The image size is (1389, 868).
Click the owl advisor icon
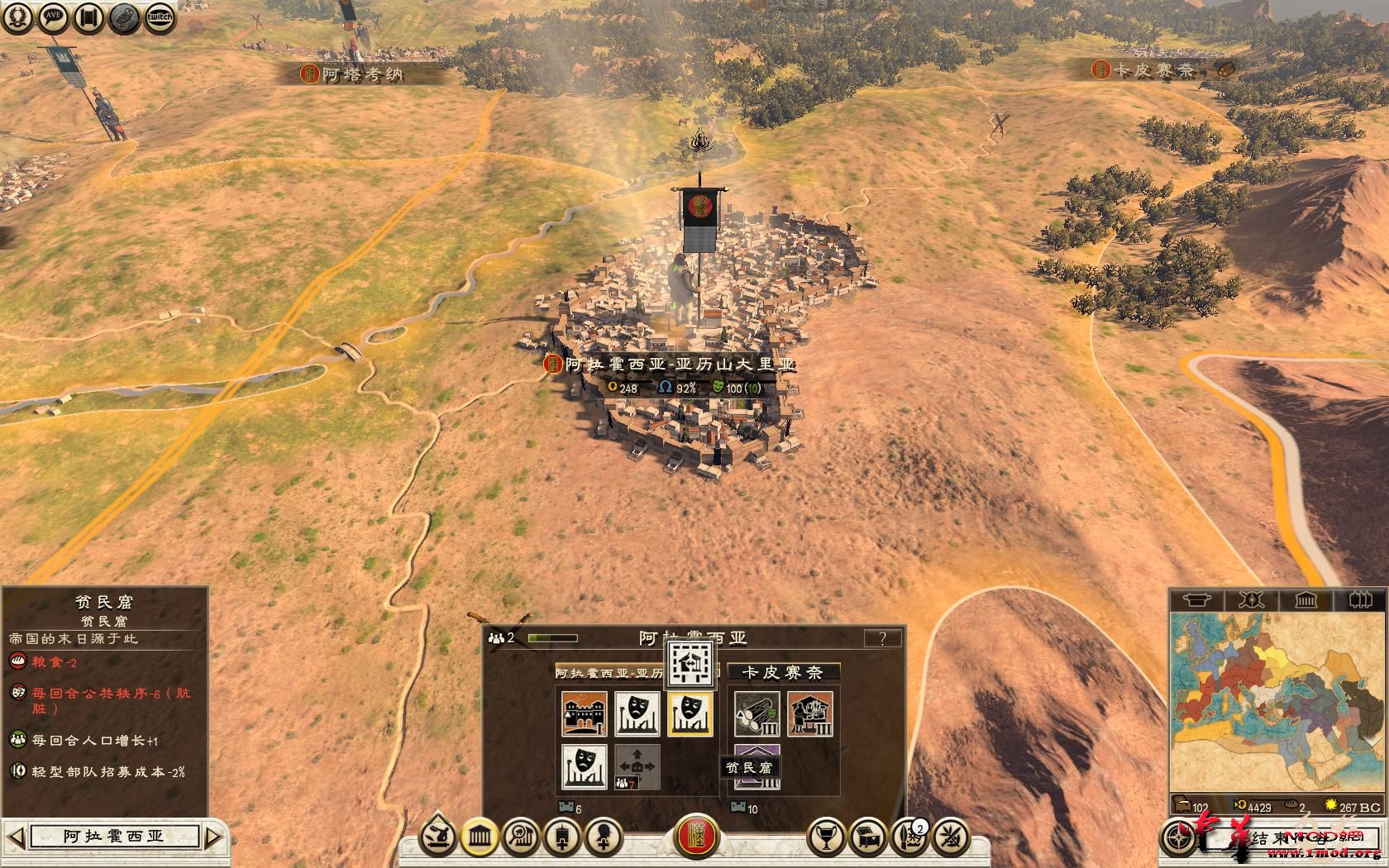124,17
